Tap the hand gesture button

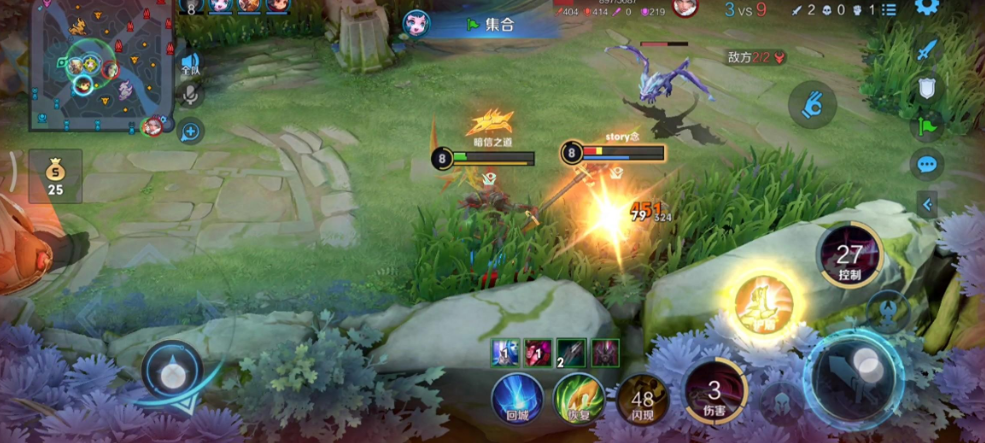(x=812, y=105)
